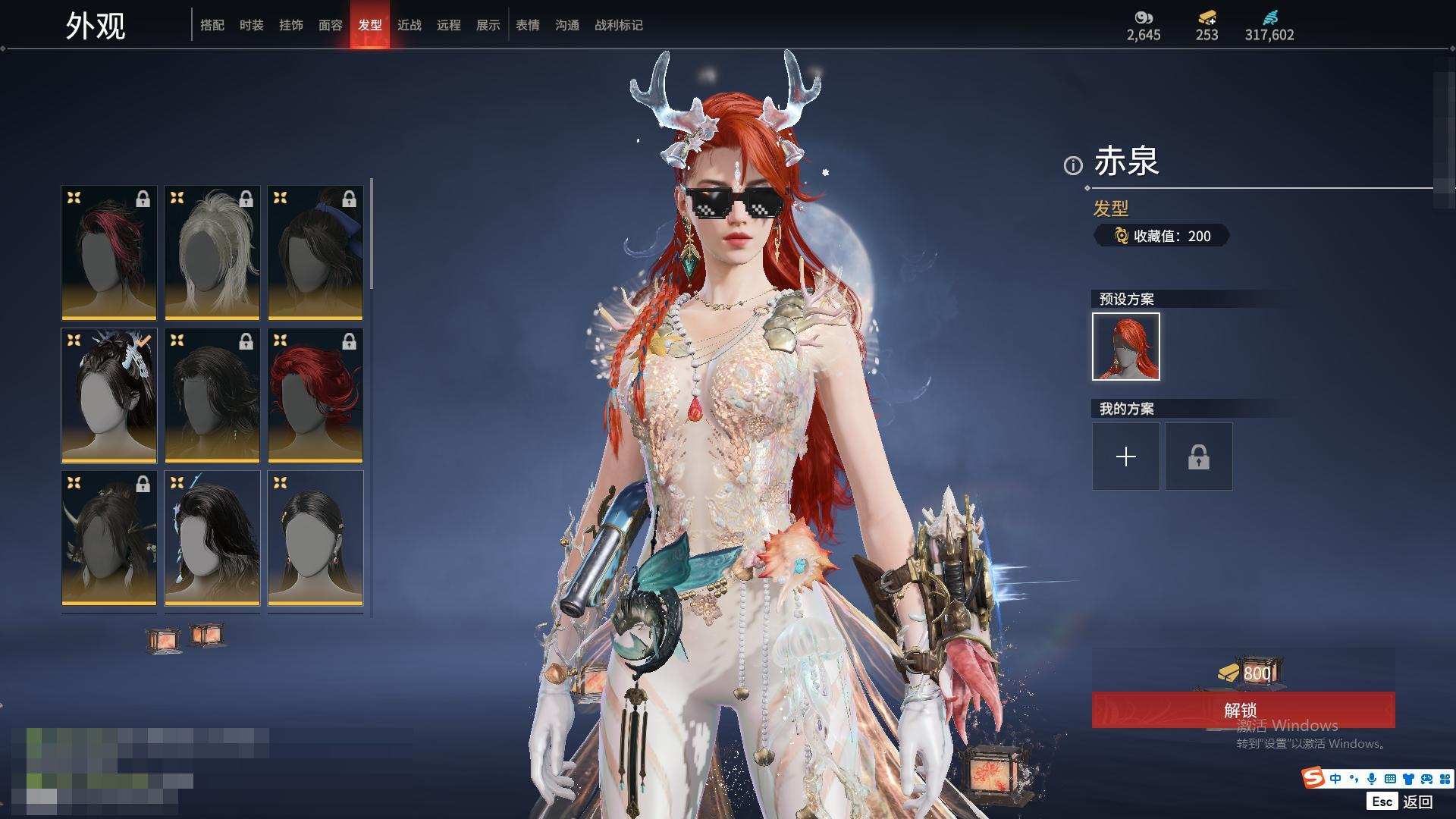Switch to the 搭配 tab
Viewport: 1456px width, 819px height.
pos(212,25)
